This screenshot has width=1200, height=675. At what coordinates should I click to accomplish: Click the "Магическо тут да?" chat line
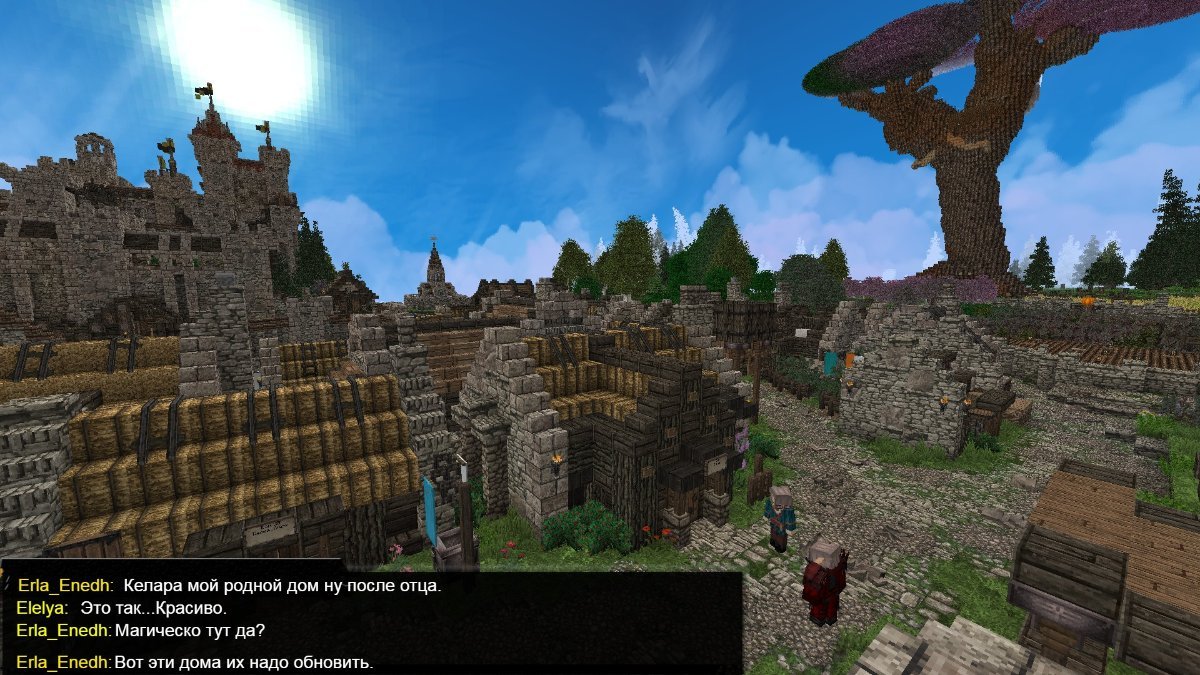tap(190, 631)
